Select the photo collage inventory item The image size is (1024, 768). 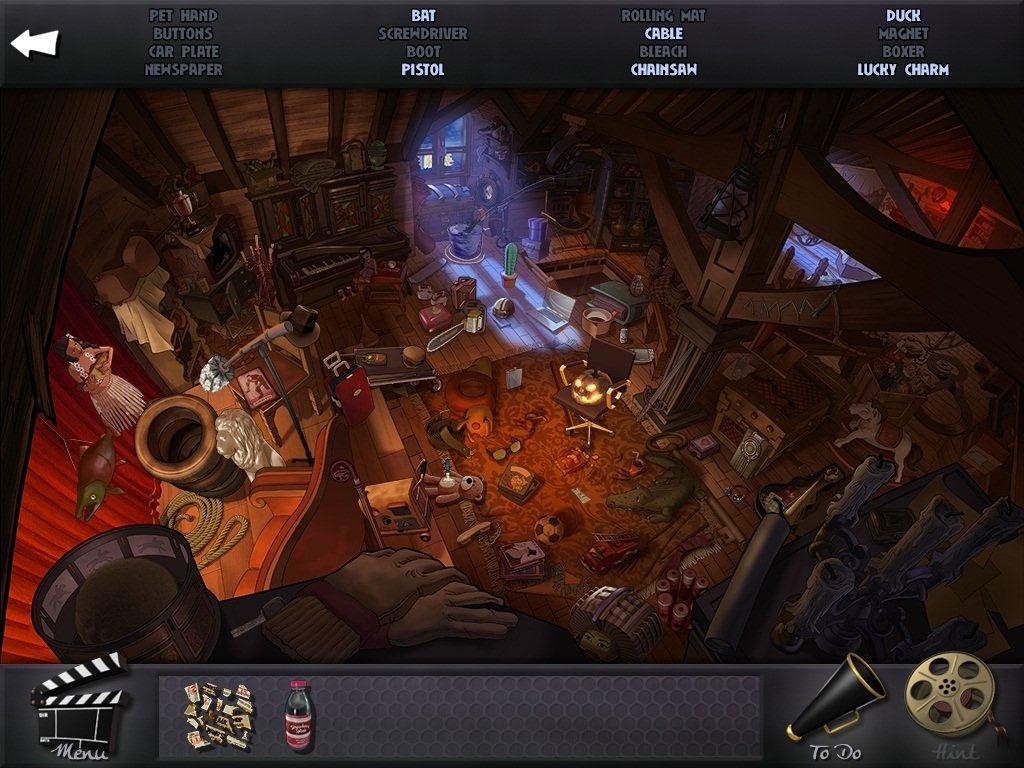pyautogui.click(x=218, y=714)
